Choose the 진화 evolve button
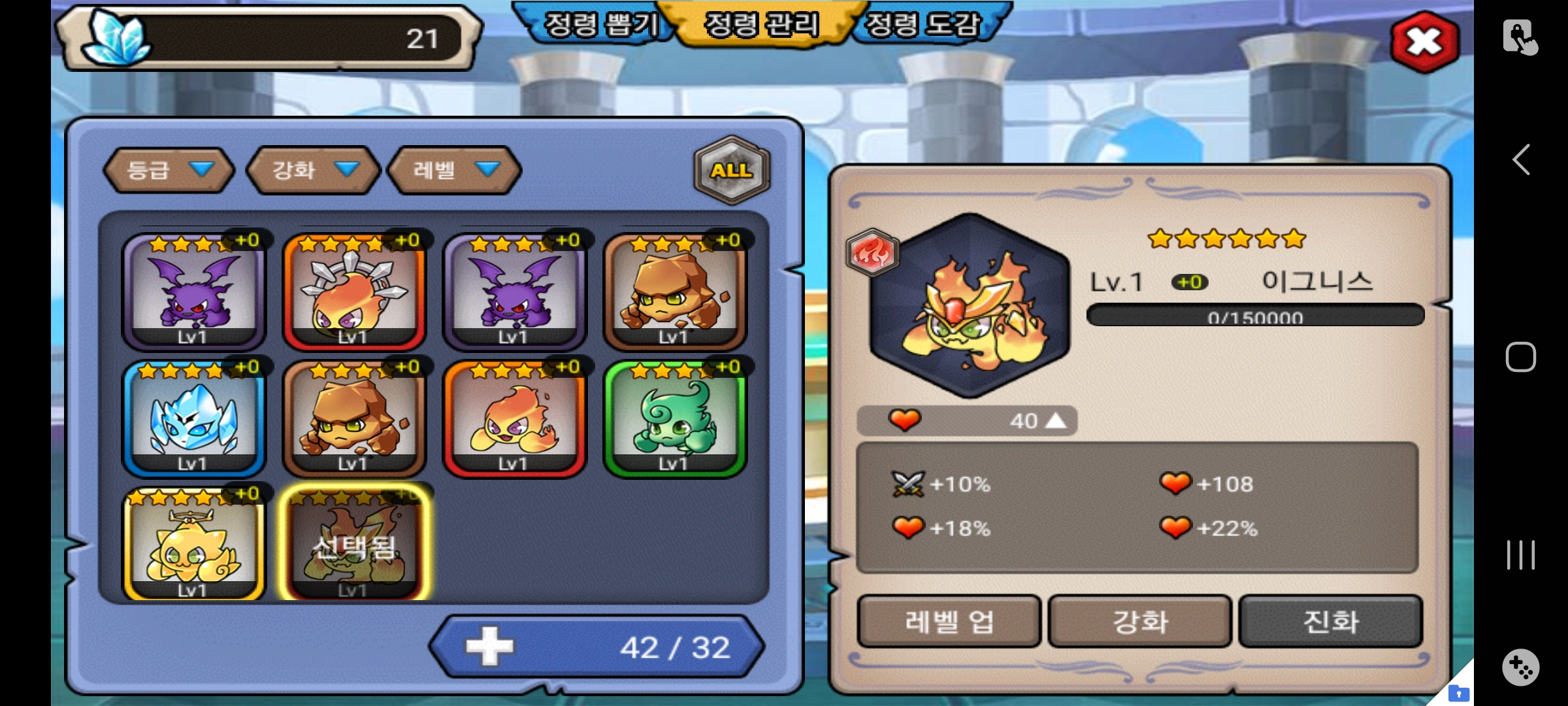1568x706 pixels. click(x=1331, y=621)
